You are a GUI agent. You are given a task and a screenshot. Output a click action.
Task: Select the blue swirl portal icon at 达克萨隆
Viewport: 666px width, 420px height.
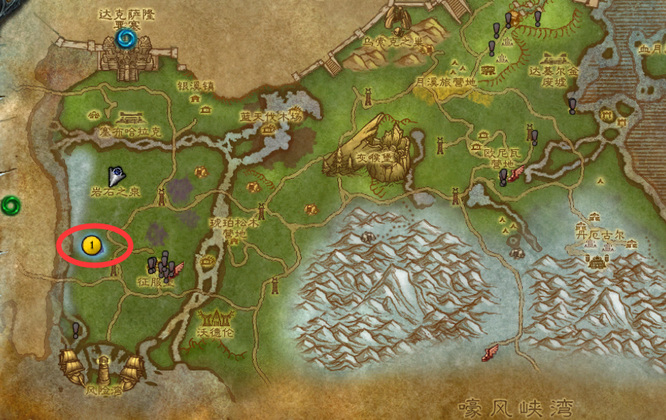[x=126, y=38]
